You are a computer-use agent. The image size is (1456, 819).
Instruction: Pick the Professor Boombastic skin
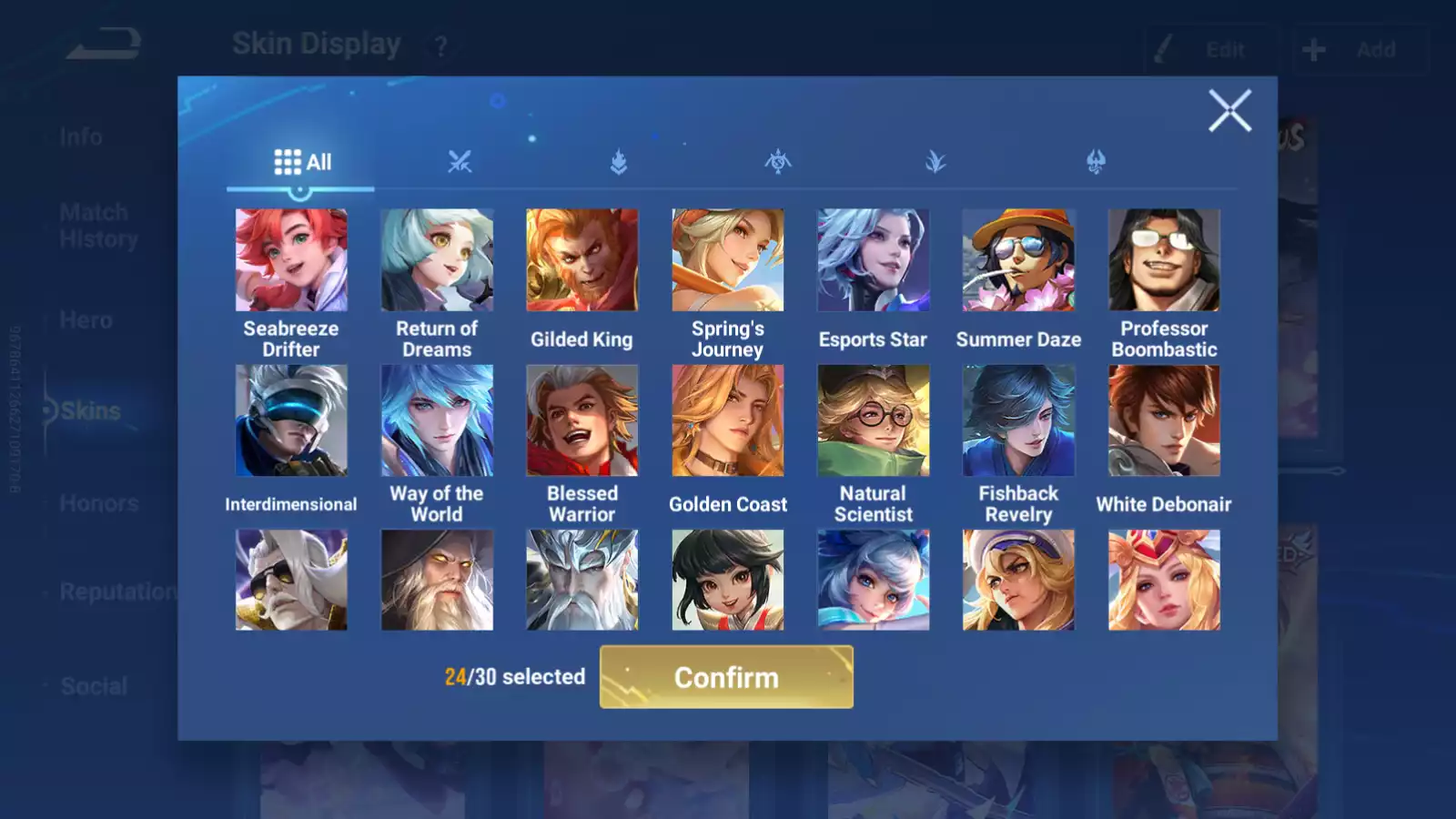1164,260
